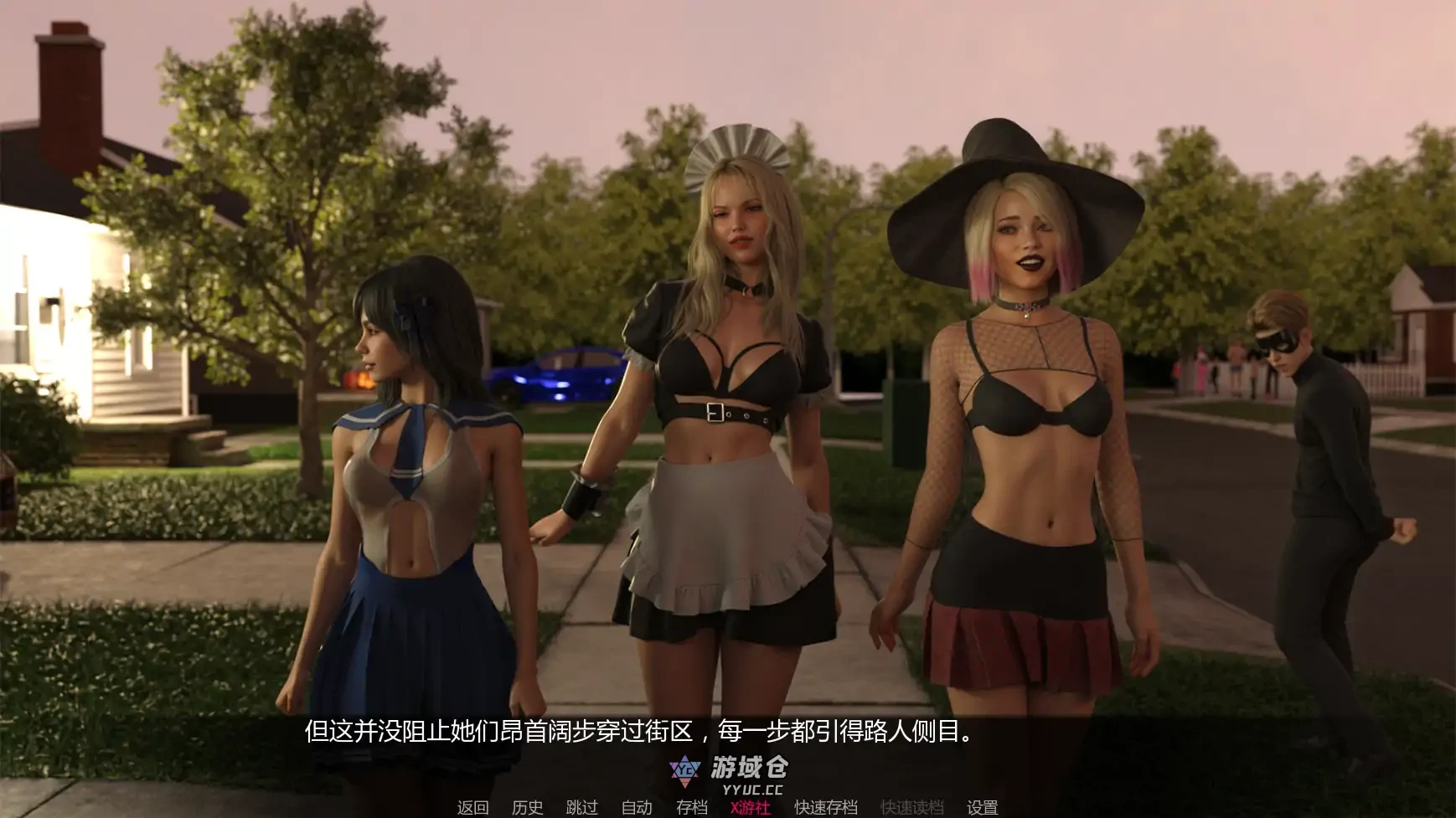Screen dimensions: 1456x818
Task: Open the 历史 dialogue history screen
Action: point(527,808)
